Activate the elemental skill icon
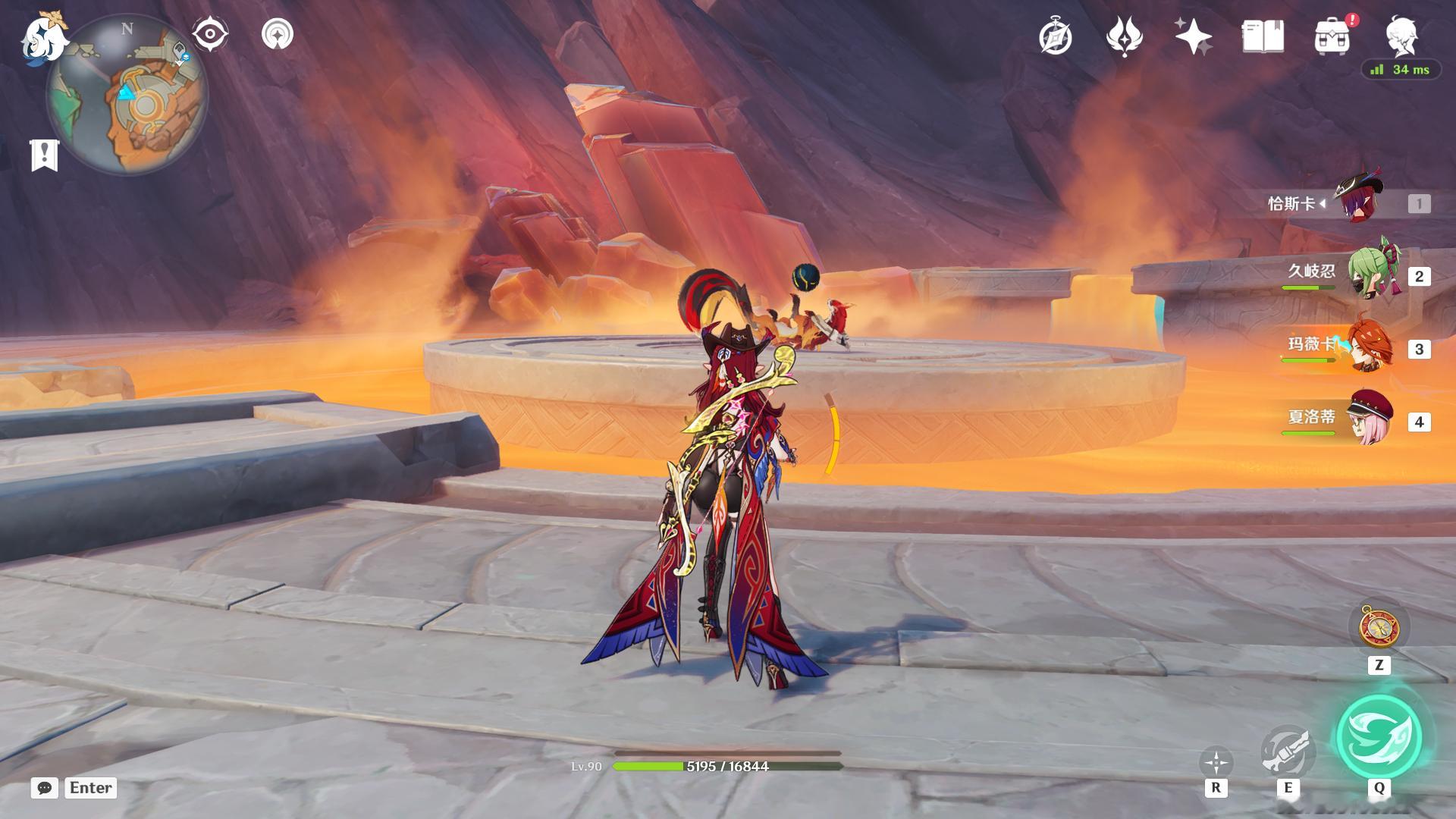 [x=1288, y=751]
